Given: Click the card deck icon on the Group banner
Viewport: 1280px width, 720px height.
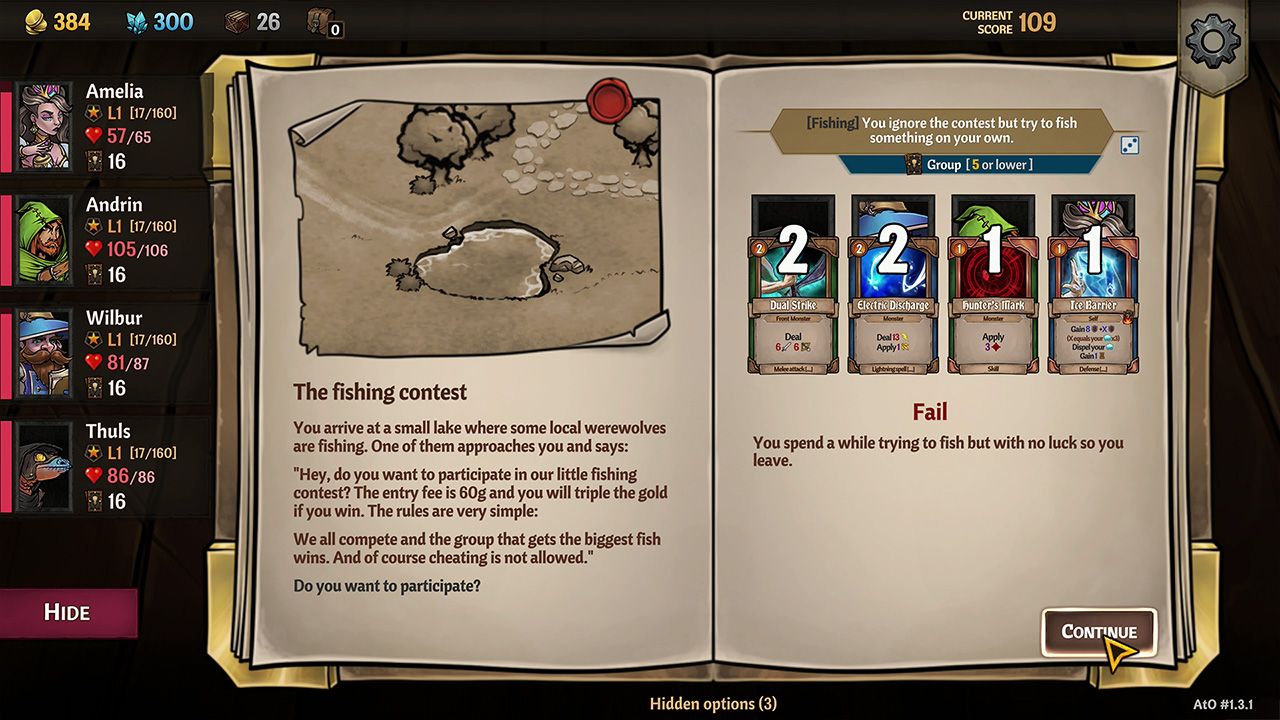Looking at the screenshot, I should [x=916, y=165].
